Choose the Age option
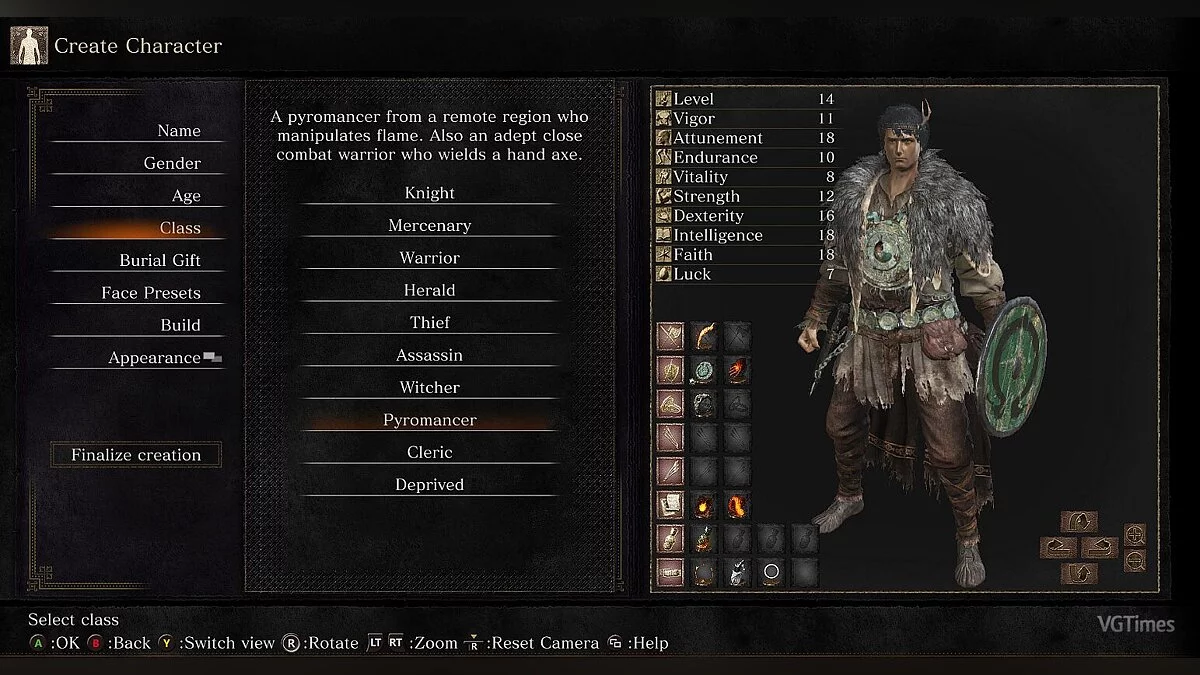 186,196
